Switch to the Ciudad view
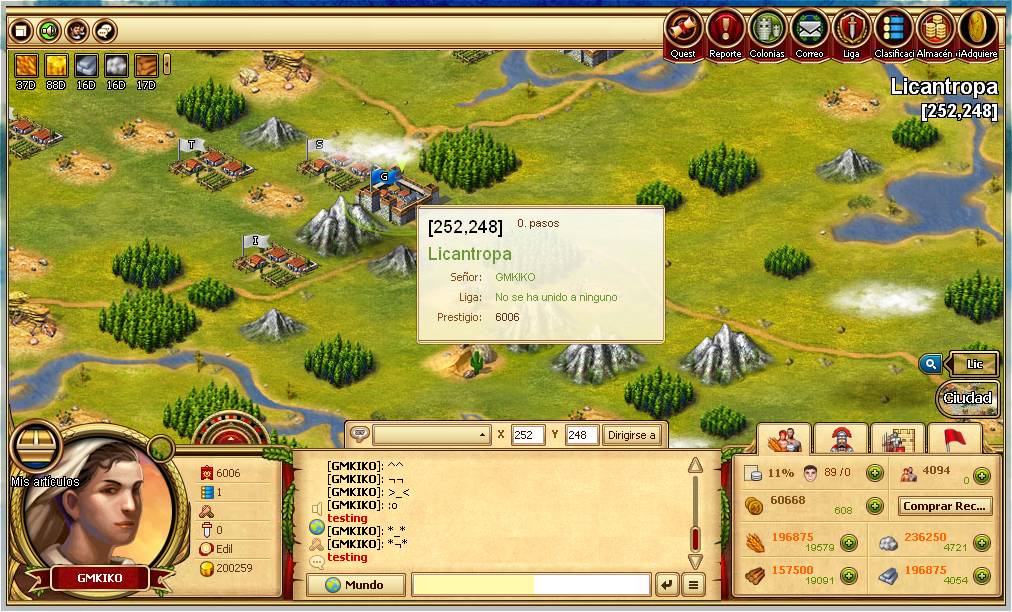1012x612 pixels. [x=968, y=398]
